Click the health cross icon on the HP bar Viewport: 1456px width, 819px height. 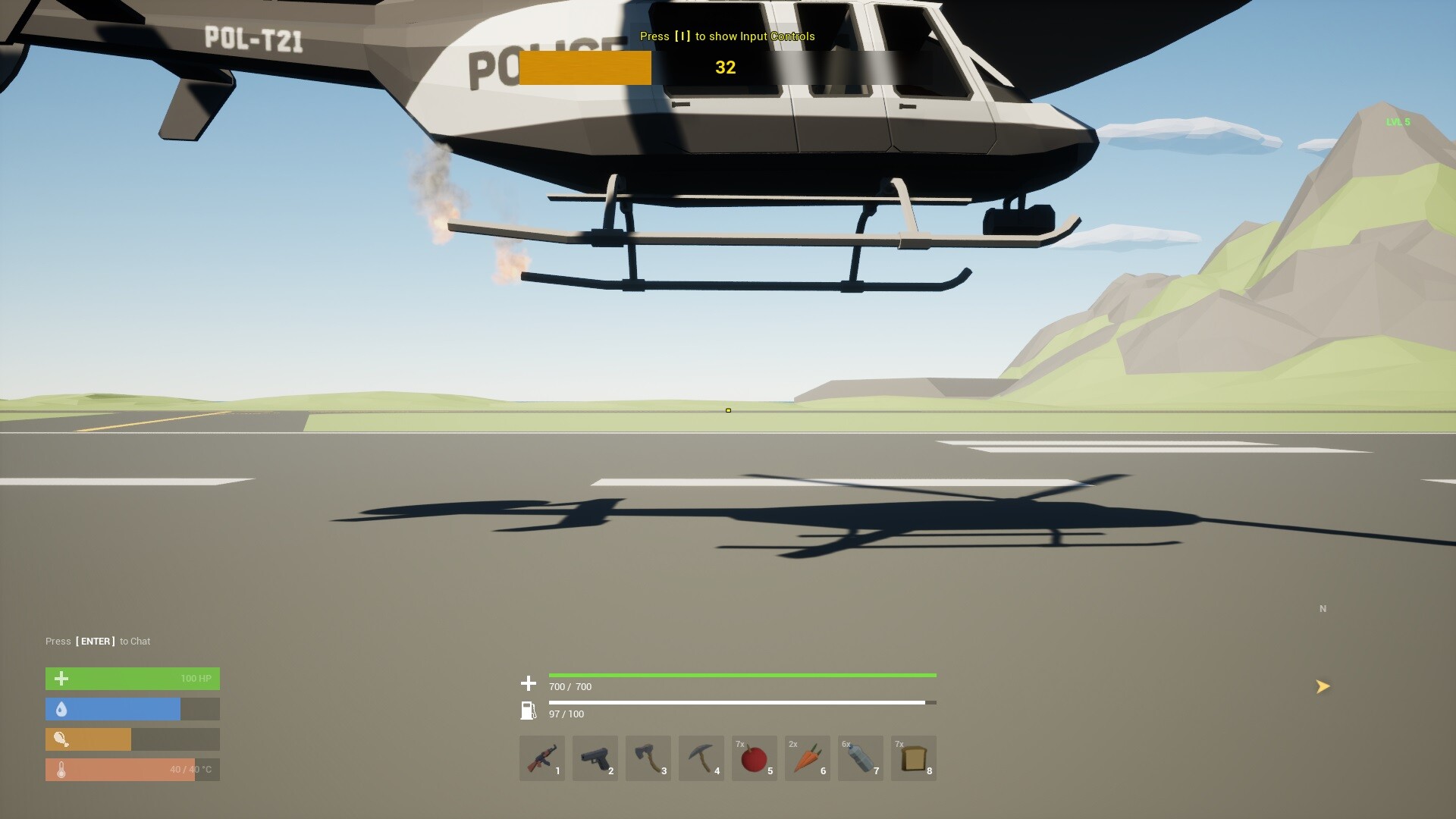[x=61, y=679]
